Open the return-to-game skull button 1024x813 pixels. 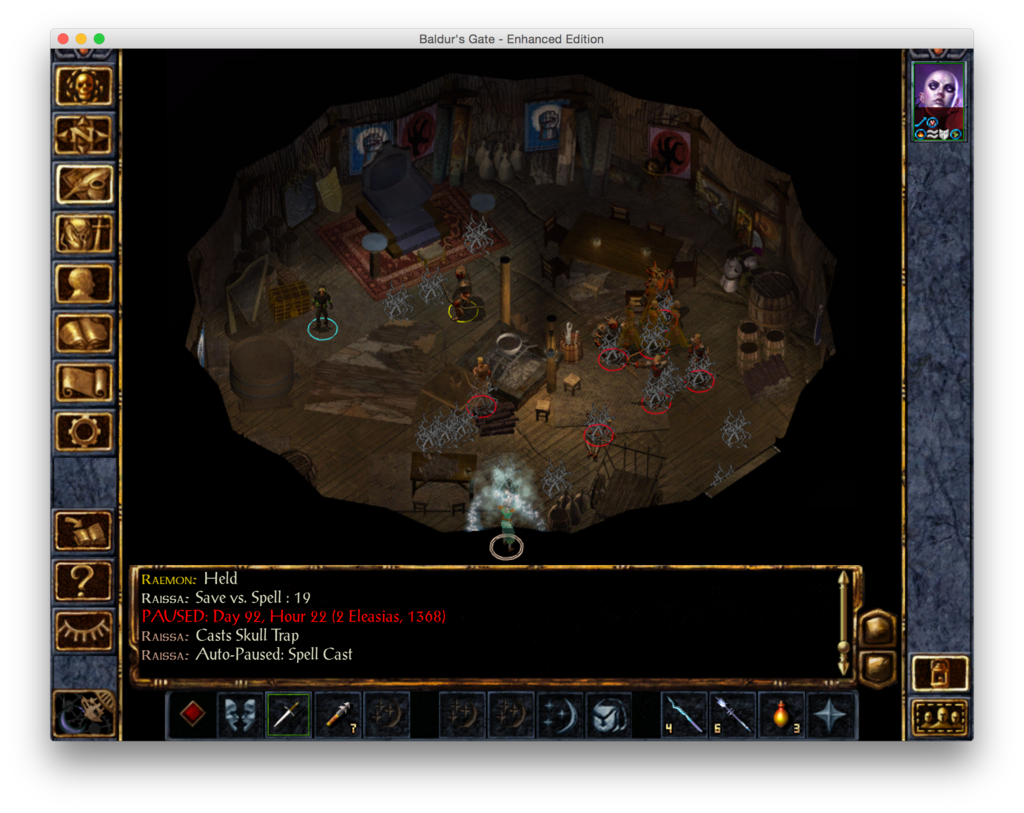(84, 87)
